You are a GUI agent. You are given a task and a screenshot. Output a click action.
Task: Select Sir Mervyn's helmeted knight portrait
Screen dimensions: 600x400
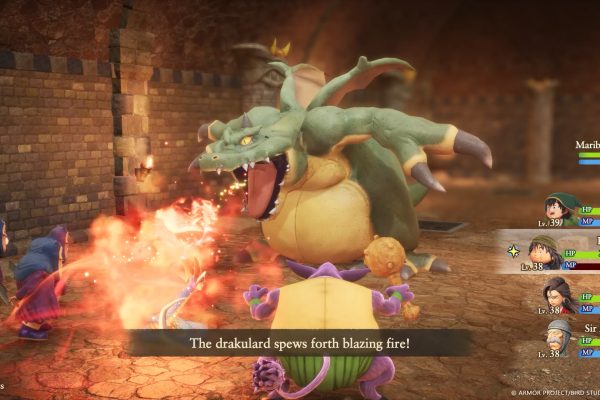point(557,336)
